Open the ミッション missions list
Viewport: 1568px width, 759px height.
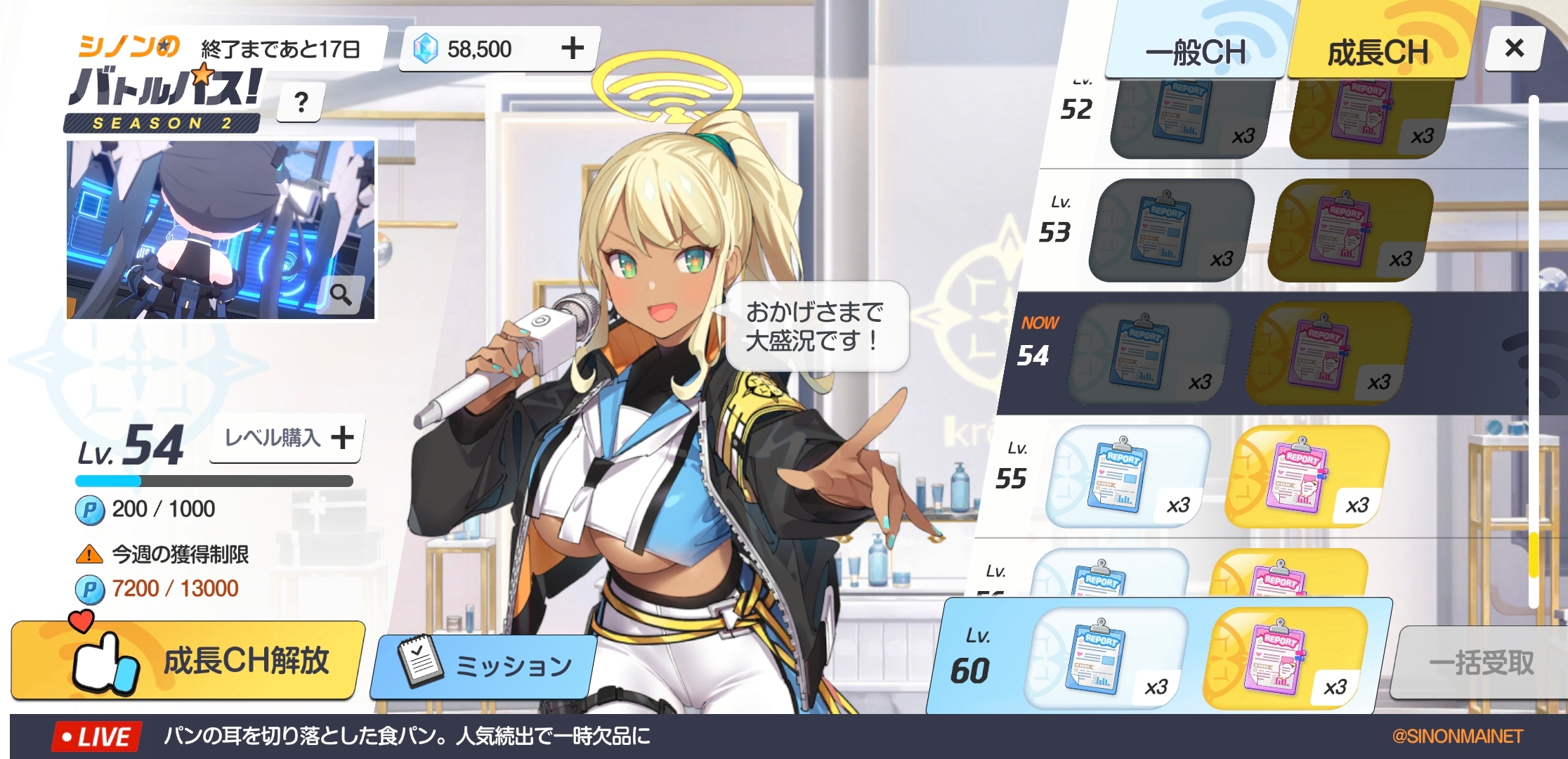point(485,665)
